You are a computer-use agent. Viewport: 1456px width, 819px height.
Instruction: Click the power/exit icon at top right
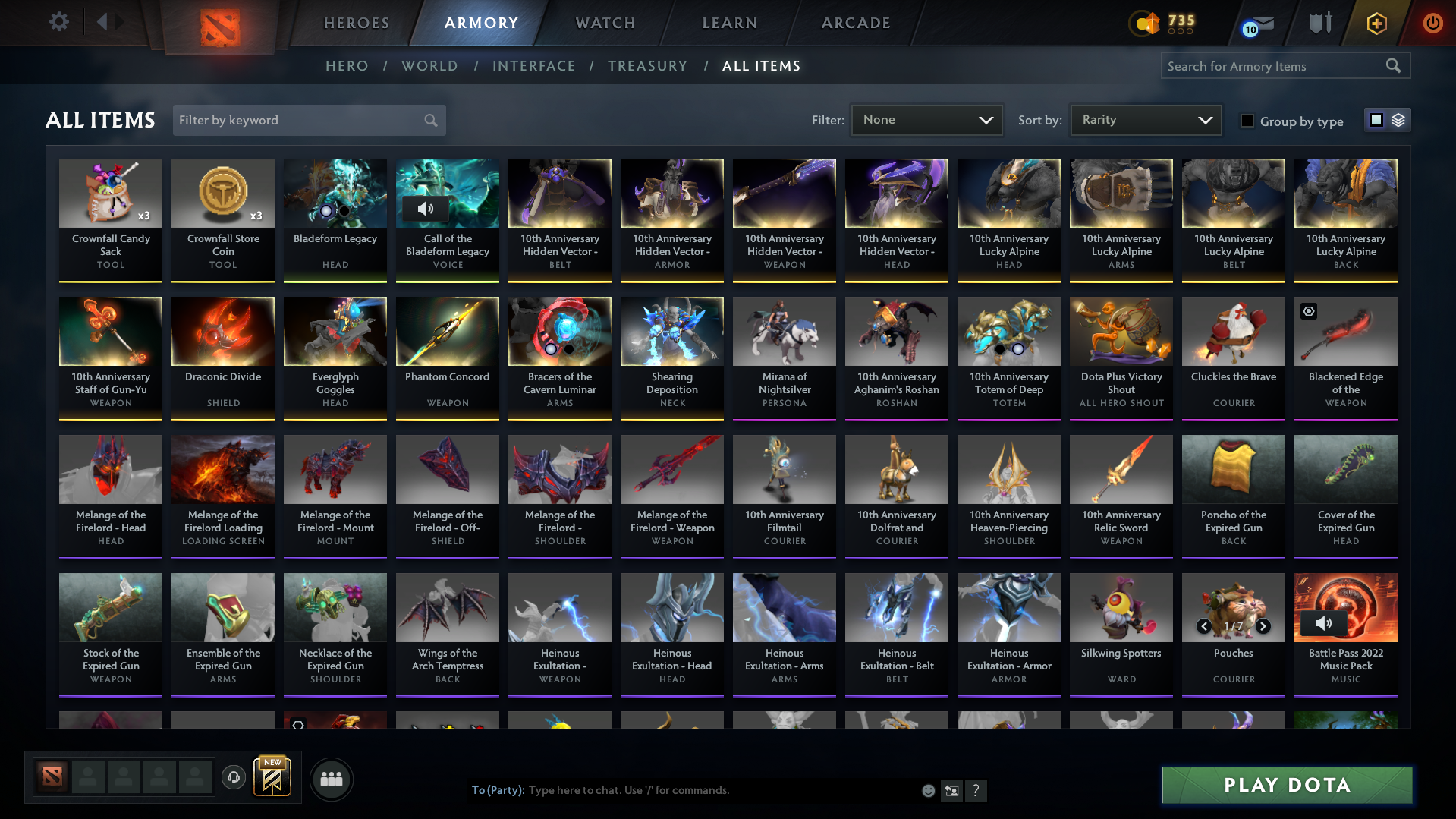click(1432, 23)
